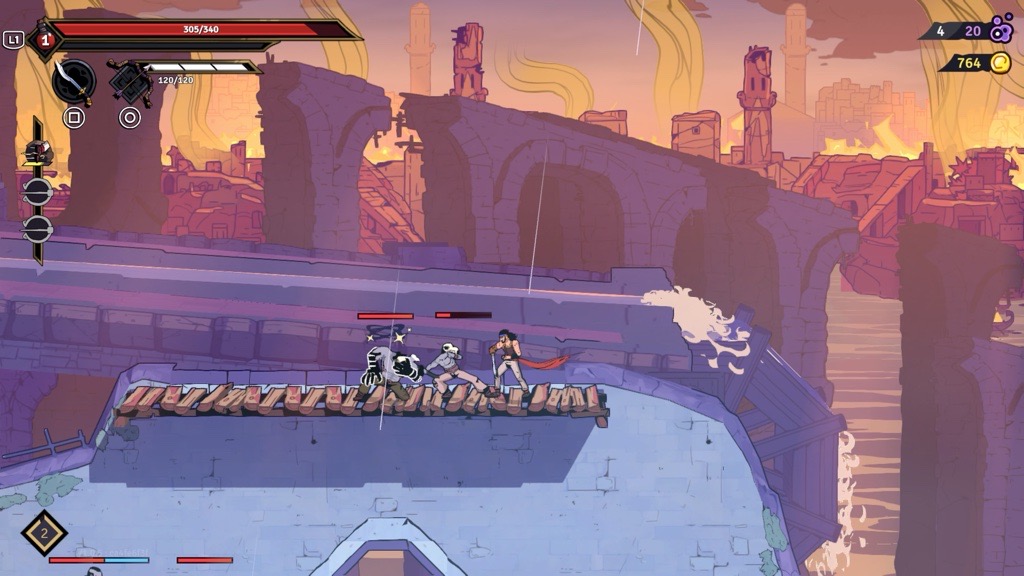Select the curved sword weapon icon
Image resolution: width=1024 pixels, height=576 pixels.
click(73, 80)
